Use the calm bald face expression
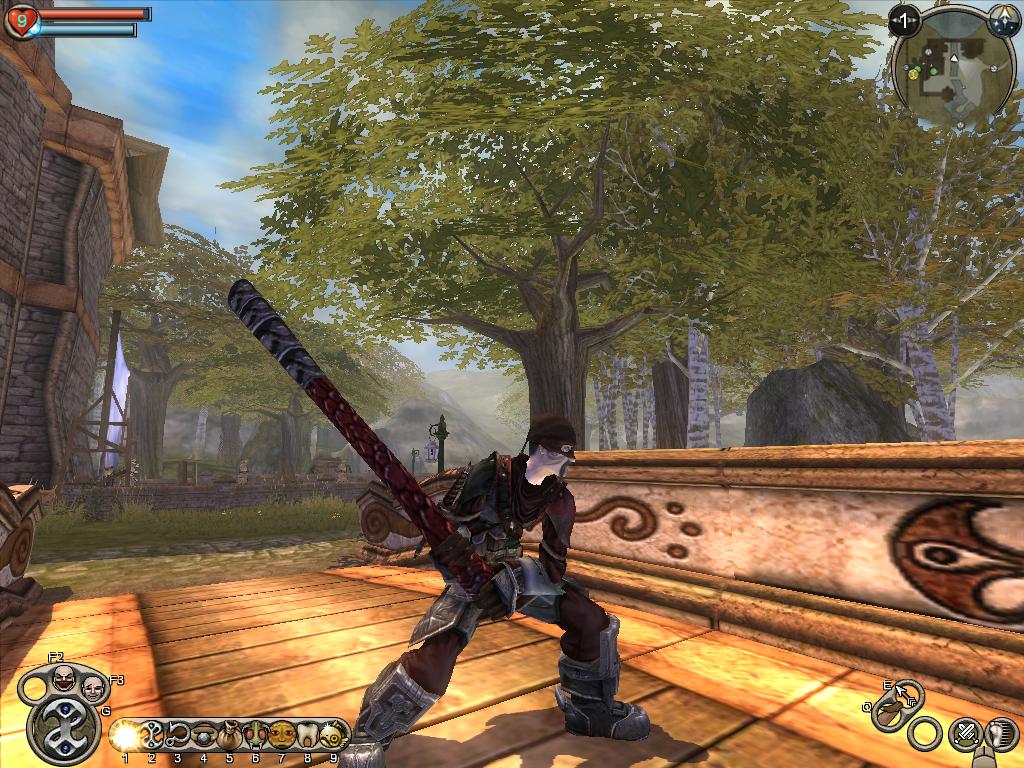Image resolution: width=1024 pixels, height=768 pixels. tap(93, 688)
